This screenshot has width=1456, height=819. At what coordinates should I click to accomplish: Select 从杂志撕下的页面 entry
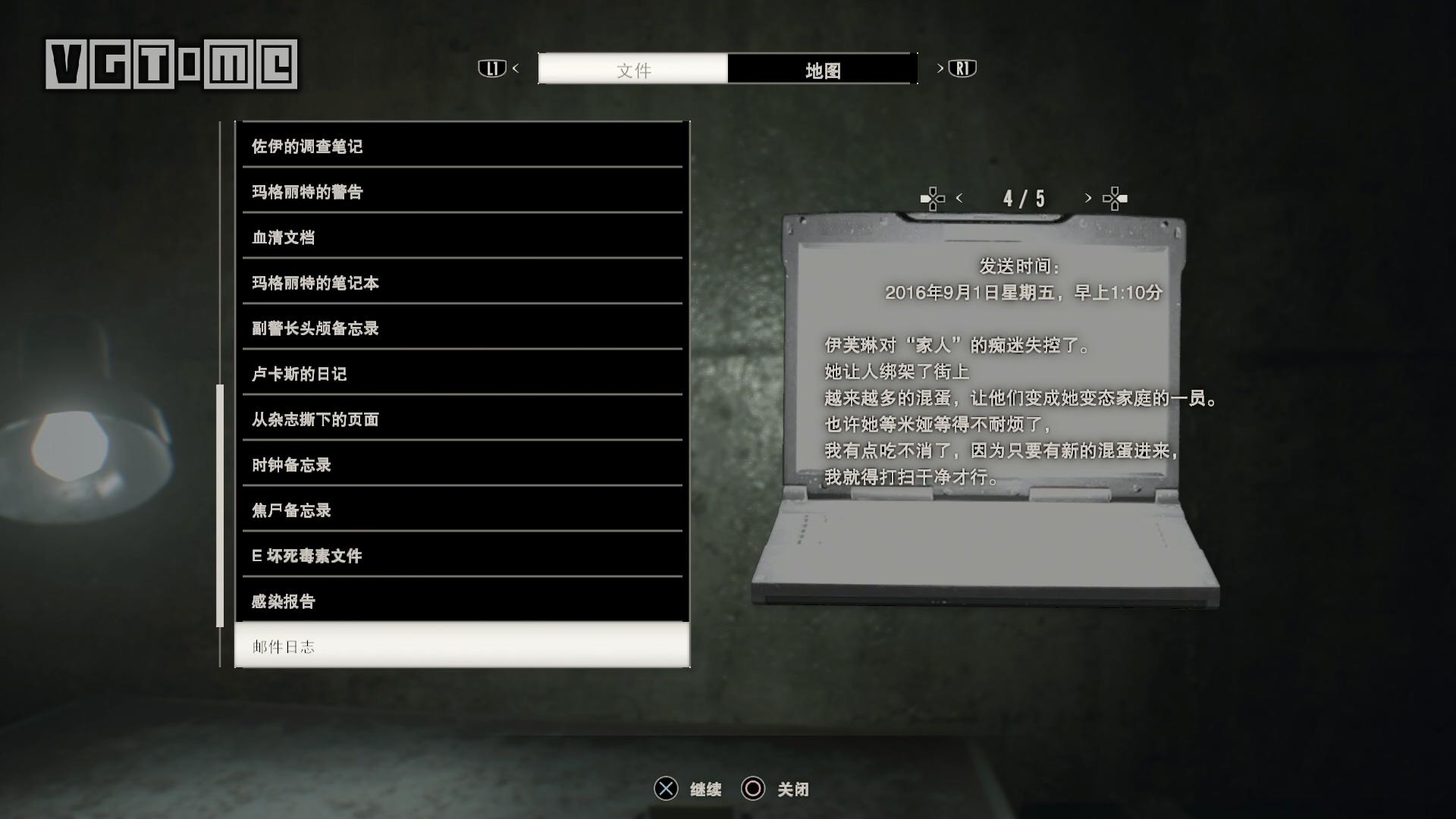[x=462, y=419]
